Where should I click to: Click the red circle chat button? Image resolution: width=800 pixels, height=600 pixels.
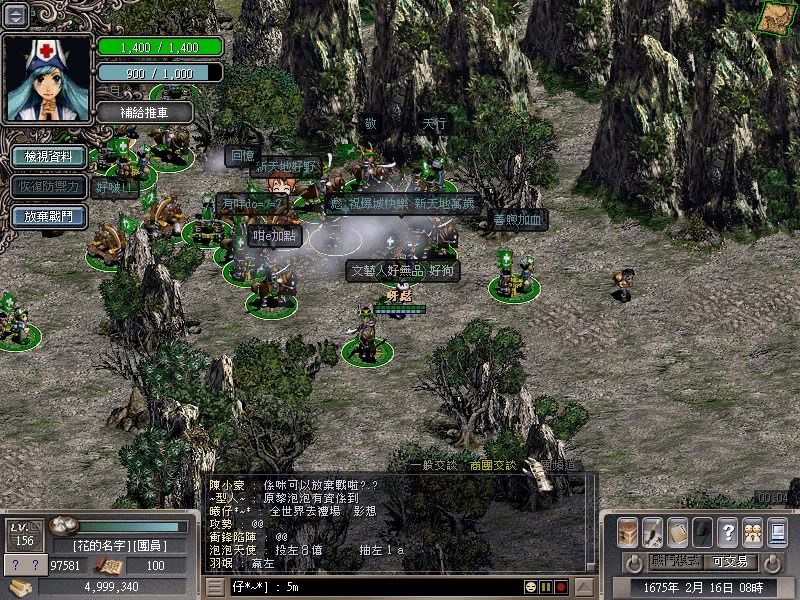pos(561,586)
